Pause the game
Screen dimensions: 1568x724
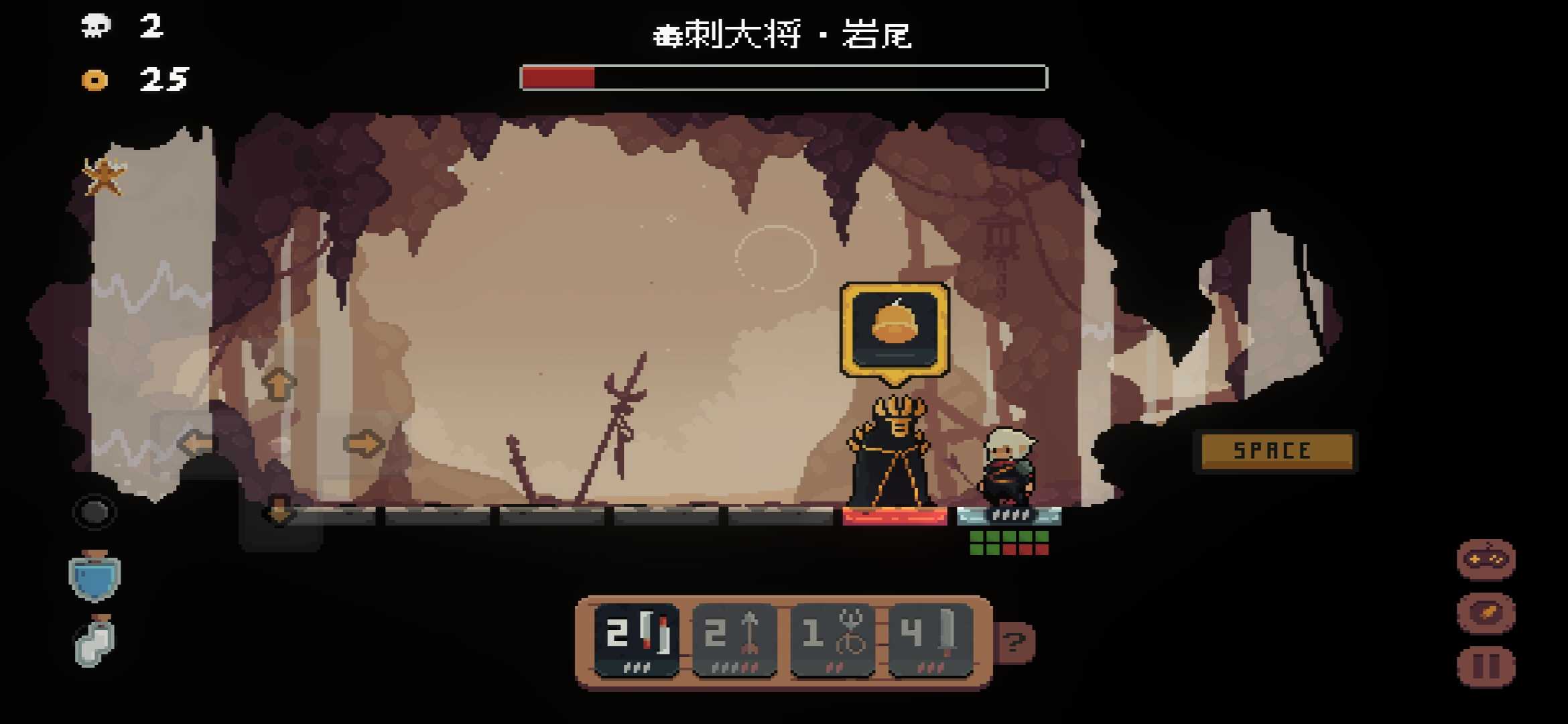[1486, 666]
